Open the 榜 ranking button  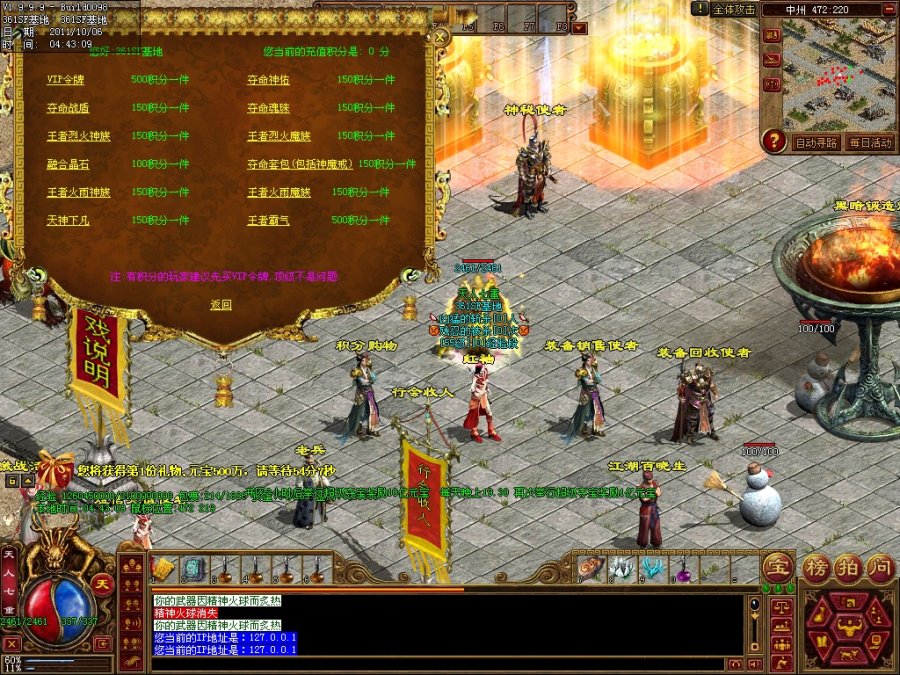click(817, 567)
